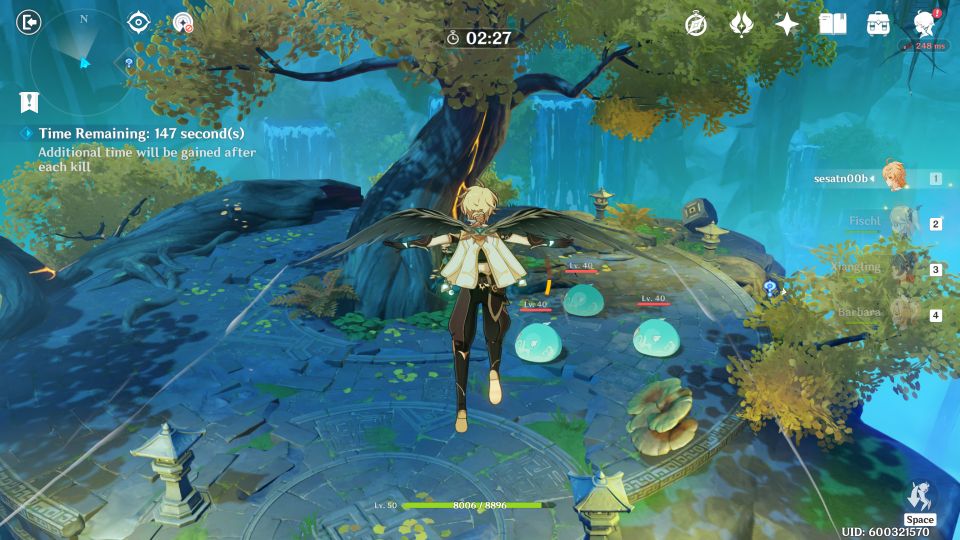The width and height of the screenshot is (960, 540).
Task: Open the backpack inventory
Action: click(x=878, y=24)
